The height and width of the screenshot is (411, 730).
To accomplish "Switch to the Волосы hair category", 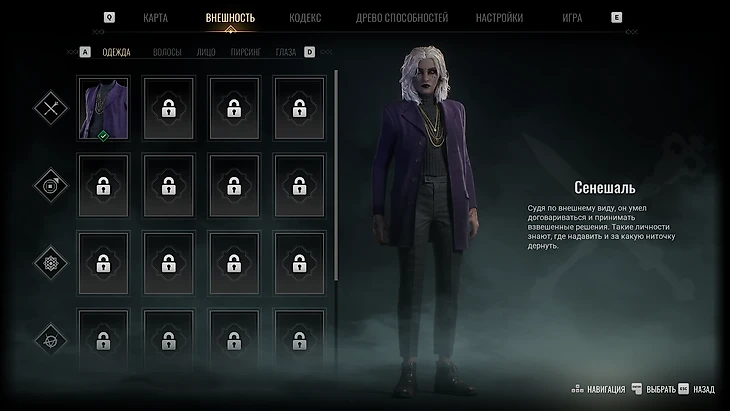I will point(167,52).
